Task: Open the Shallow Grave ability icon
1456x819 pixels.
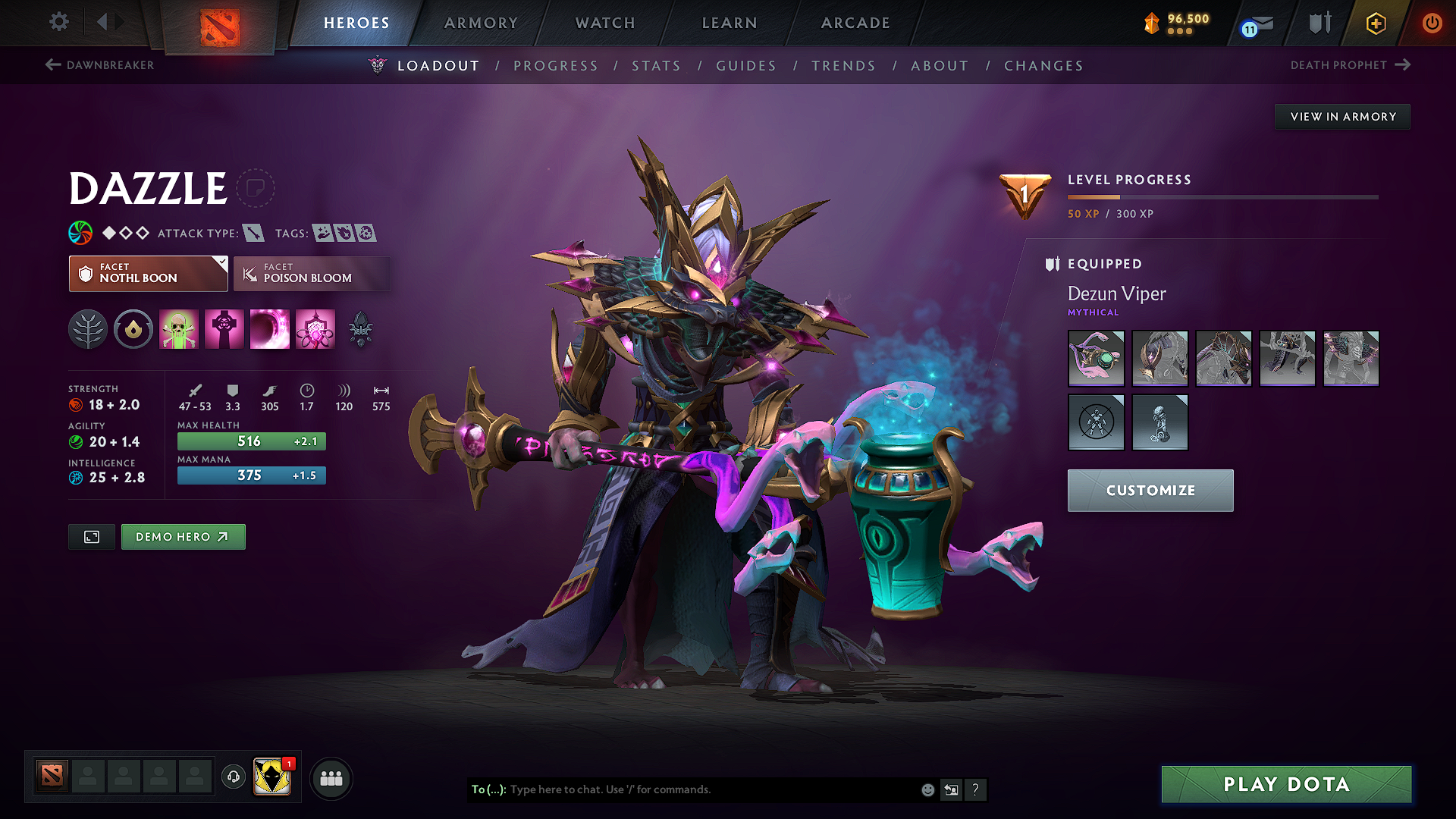Action: point(224,329)
